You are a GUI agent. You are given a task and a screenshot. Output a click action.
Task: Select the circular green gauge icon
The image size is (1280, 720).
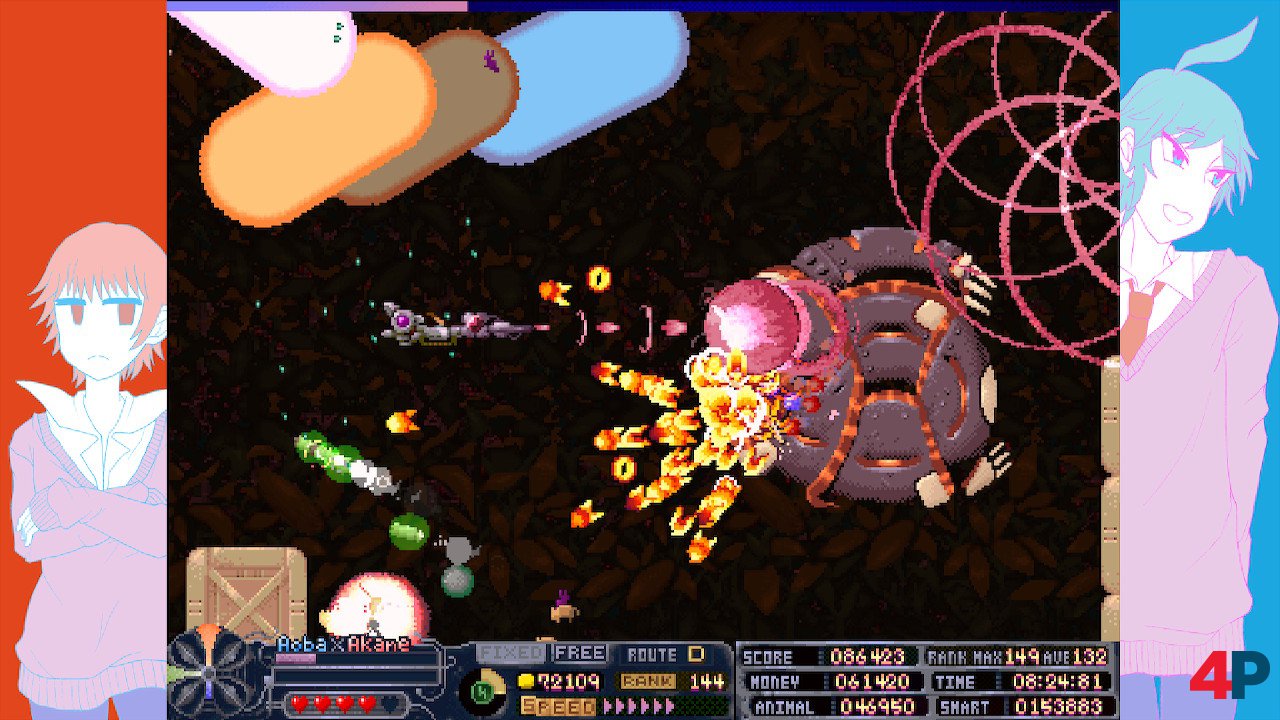click(482, 691)
